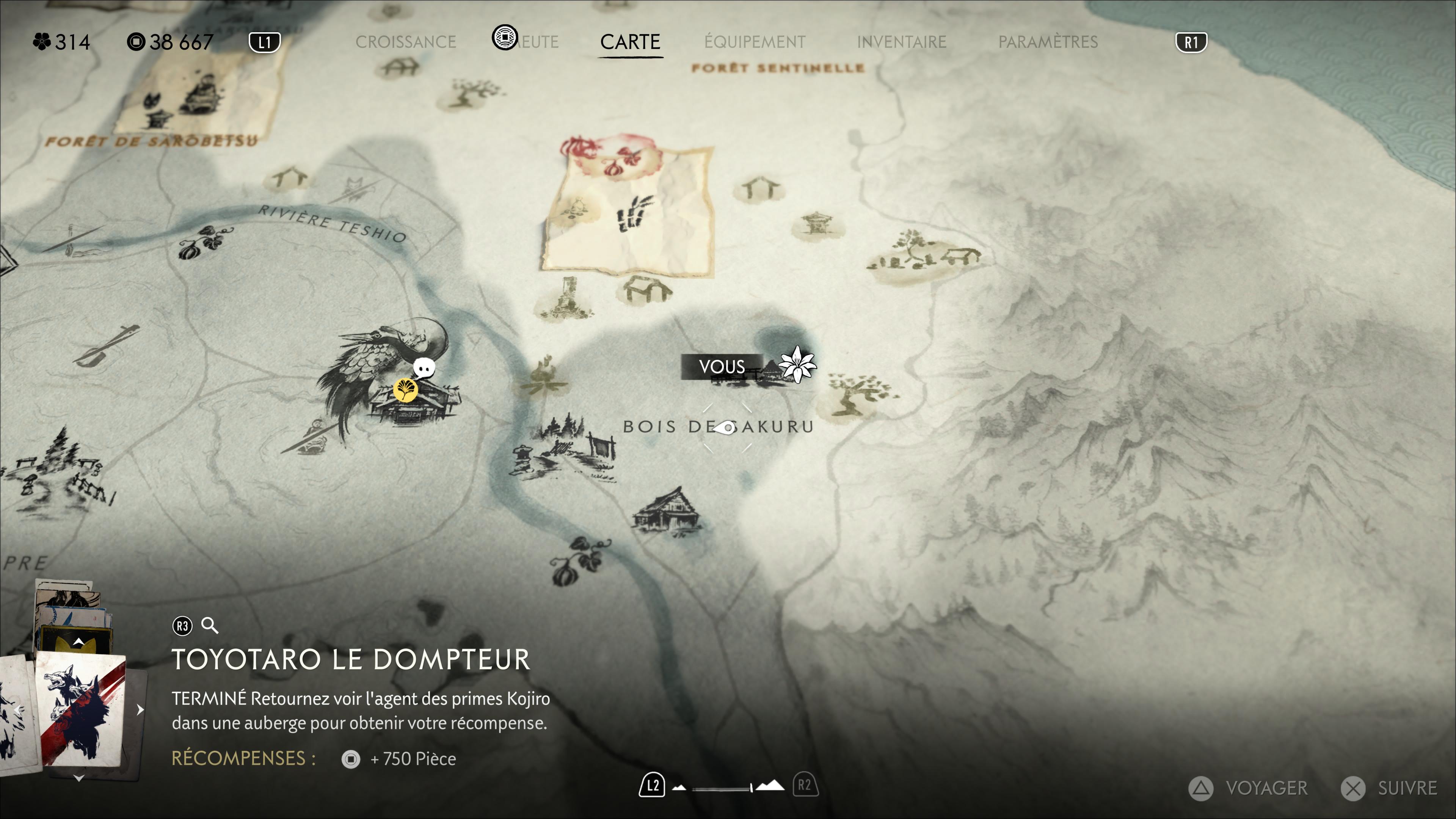This screenshot has width=1456, height=819.
Task: Open the Paramètres tab
Action: (x=1047, y=42)
